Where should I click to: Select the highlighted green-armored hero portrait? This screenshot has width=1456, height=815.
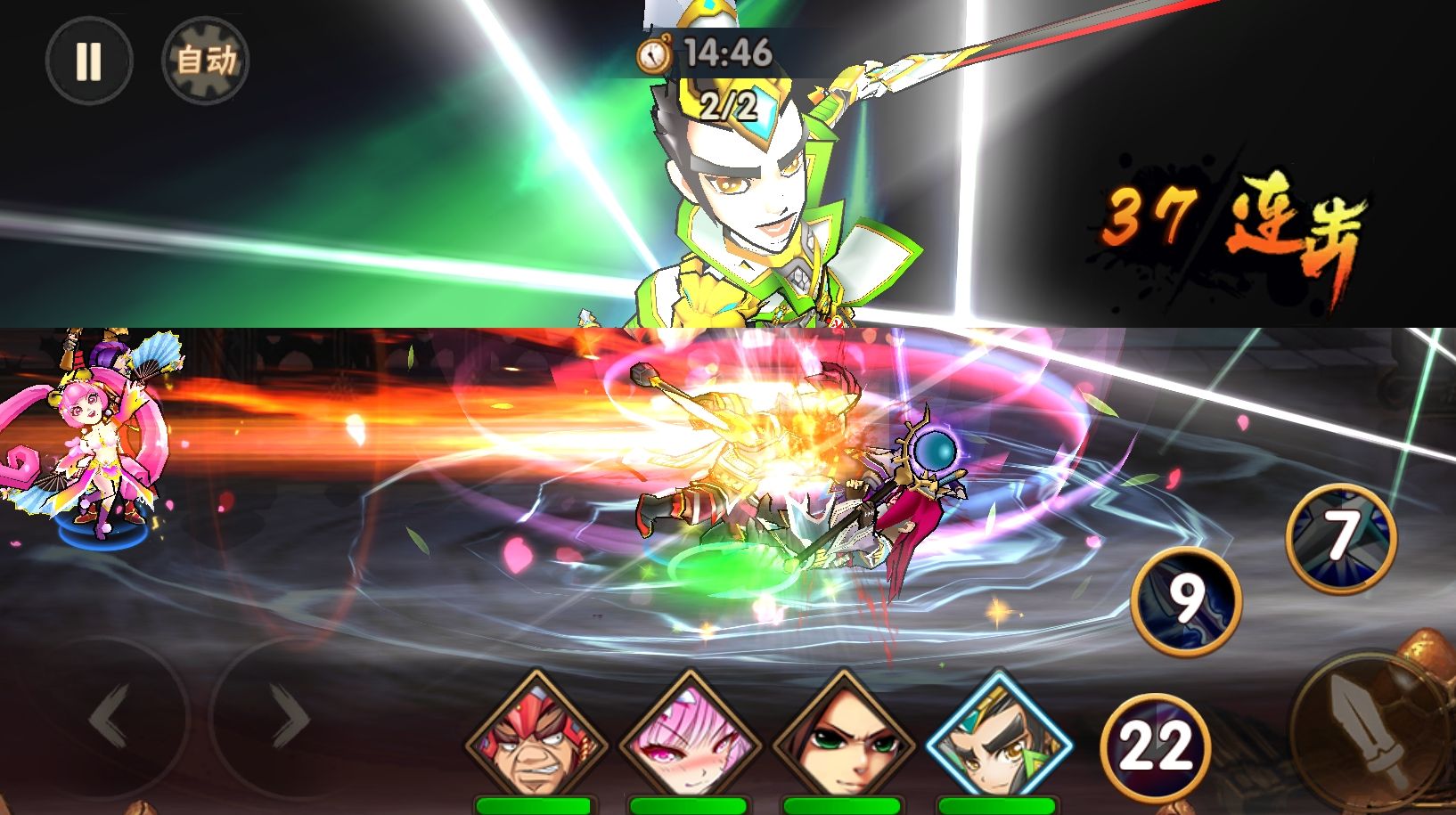(998, 739)
